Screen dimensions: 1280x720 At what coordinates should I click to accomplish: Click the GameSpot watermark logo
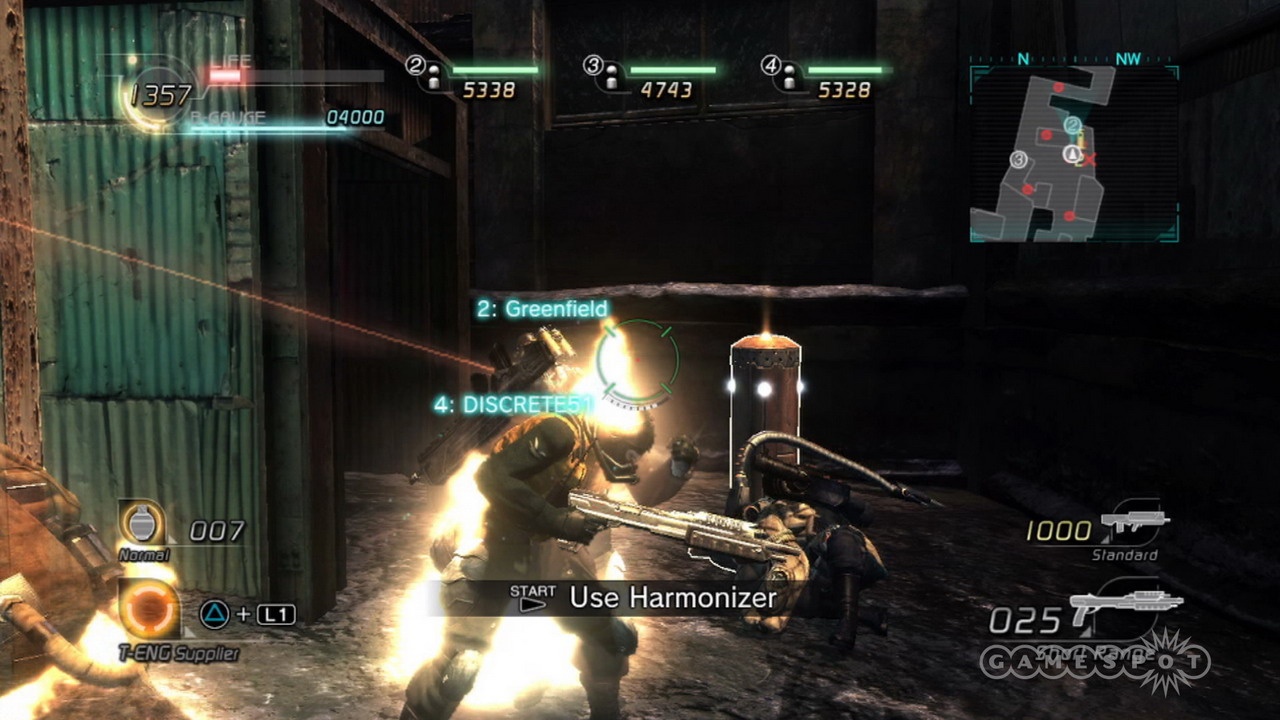[1095, 662]
